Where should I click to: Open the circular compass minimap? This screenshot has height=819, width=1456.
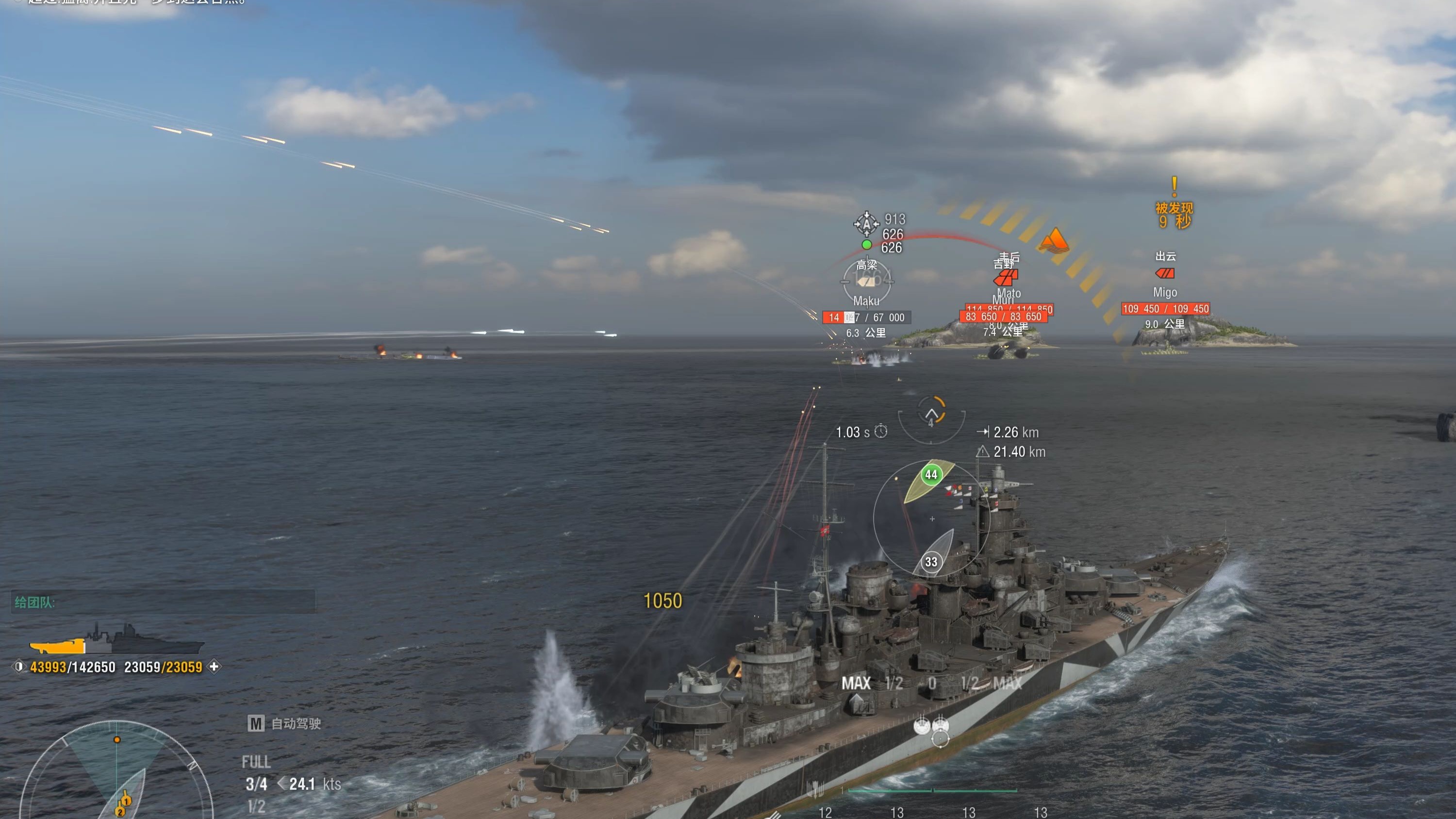[x=117, y=774]
